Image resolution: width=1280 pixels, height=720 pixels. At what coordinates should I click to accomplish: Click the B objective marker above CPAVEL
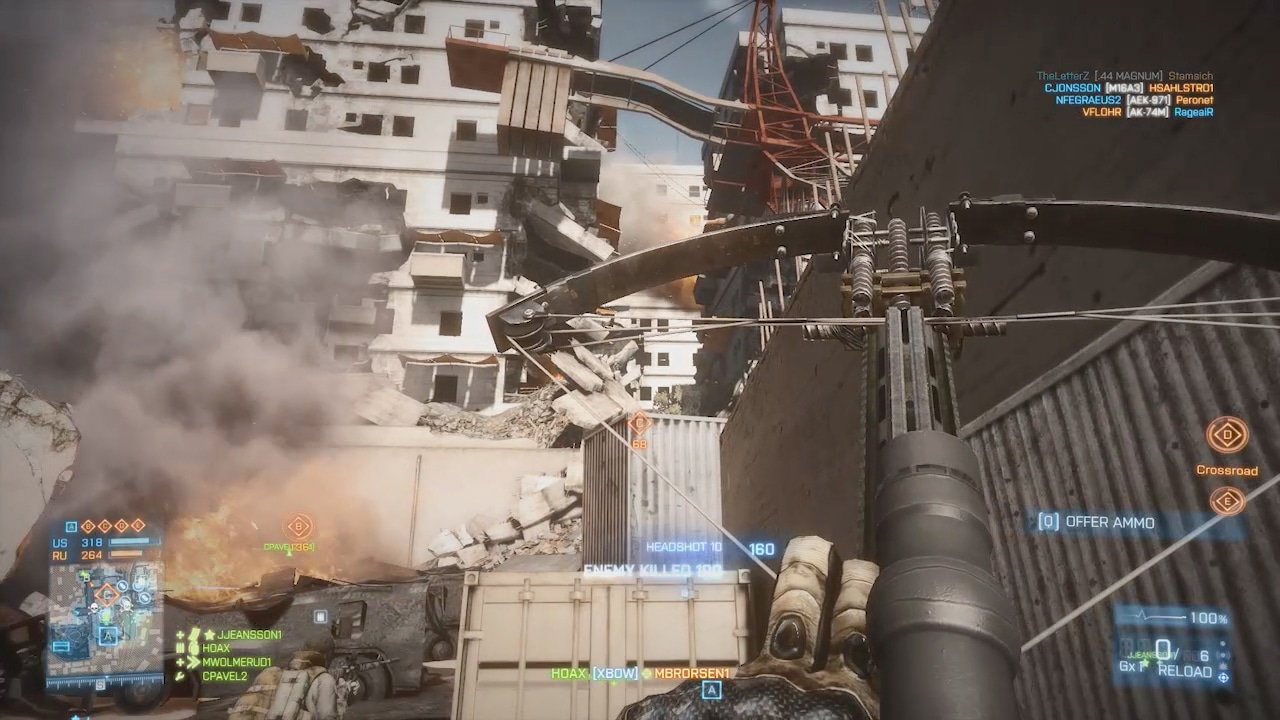pyautogui.click(x=299, y=526)
